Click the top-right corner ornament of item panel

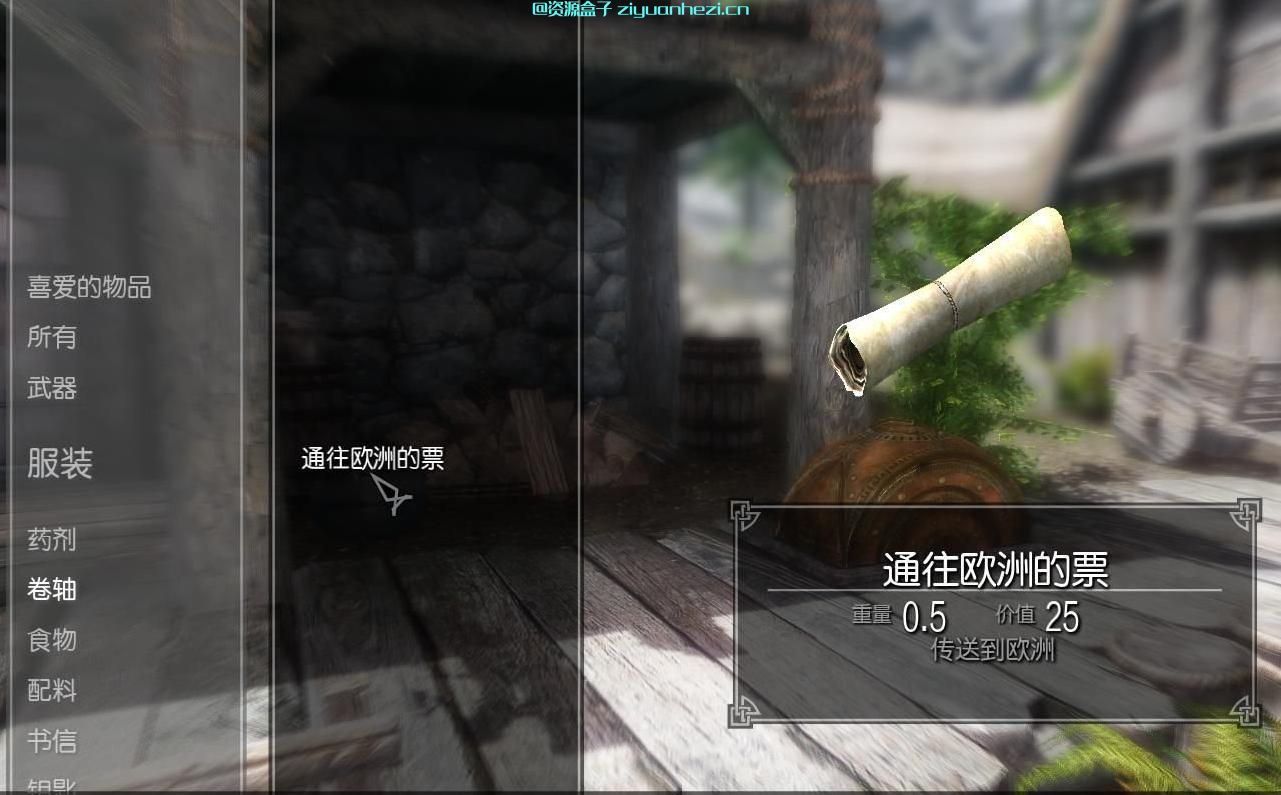click(1246, 512)
